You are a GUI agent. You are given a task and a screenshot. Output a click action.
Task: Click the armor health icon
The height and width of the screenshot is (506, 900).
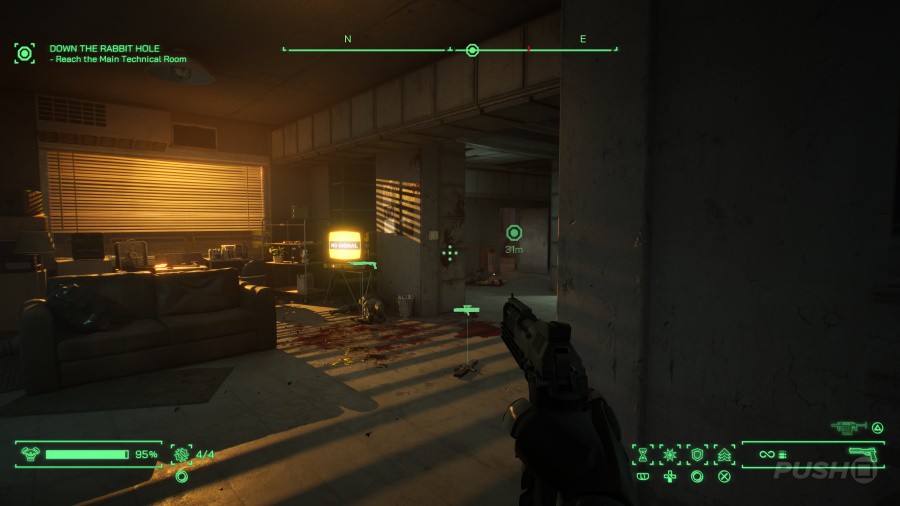point(30,454)
